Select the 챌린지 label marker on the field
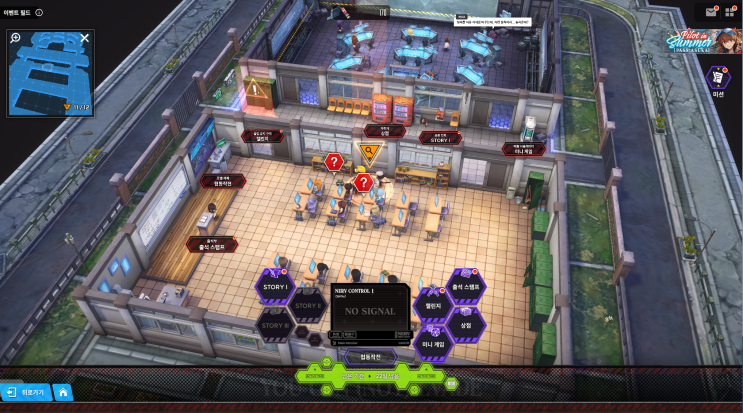 click(x=262, y=137)
